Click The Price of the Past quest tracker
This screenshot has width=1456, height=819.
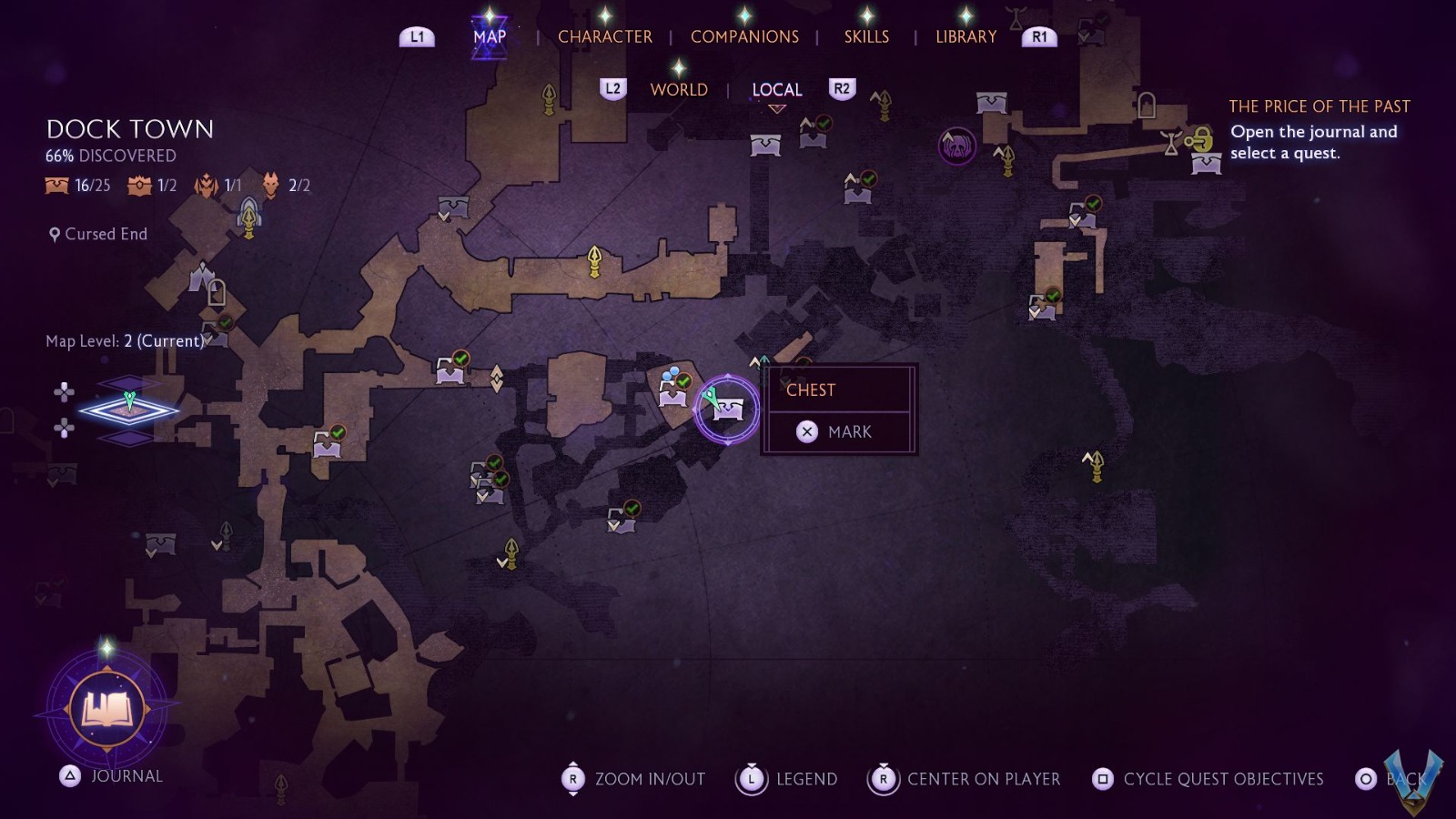point(1319,106)
